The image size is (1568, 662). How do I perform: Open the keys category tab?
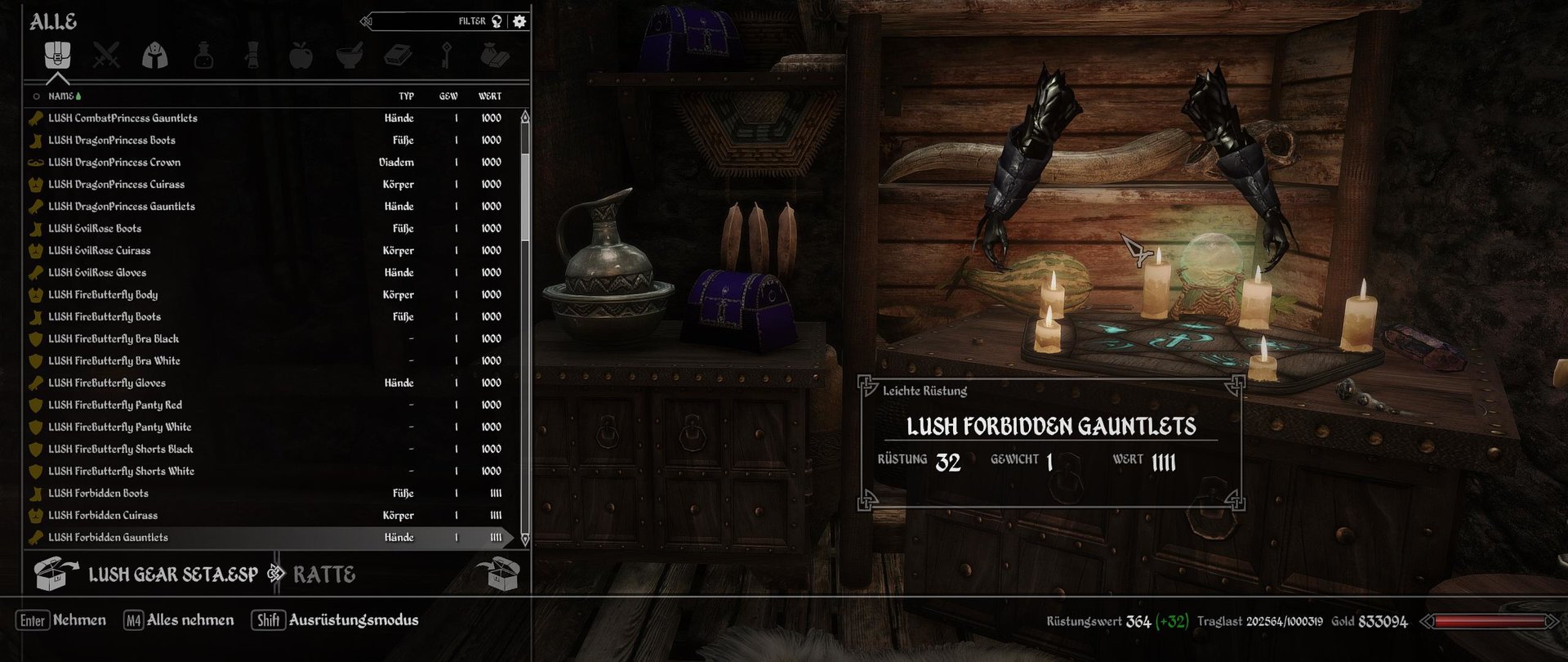tap(446, 56)
